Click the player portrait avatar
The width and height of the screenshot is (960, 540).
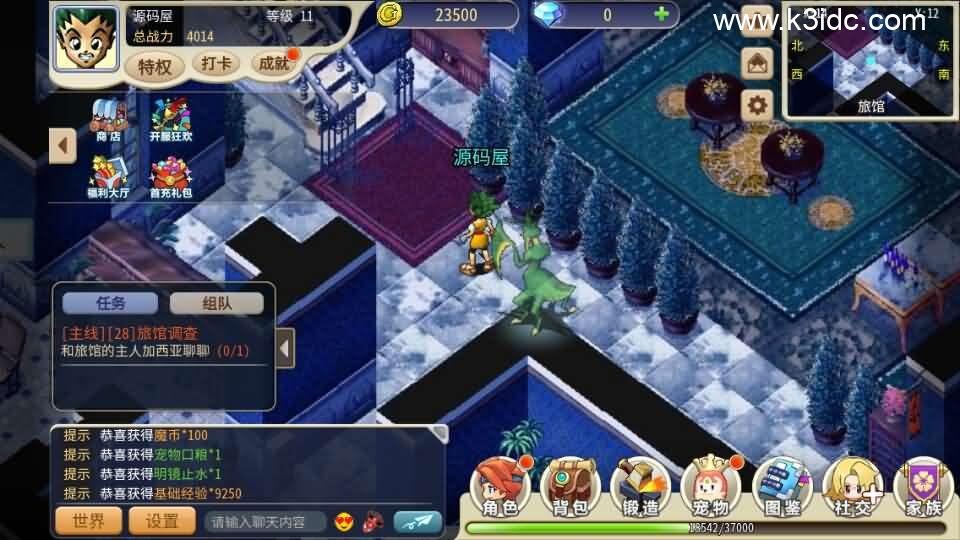coord(86,40)
